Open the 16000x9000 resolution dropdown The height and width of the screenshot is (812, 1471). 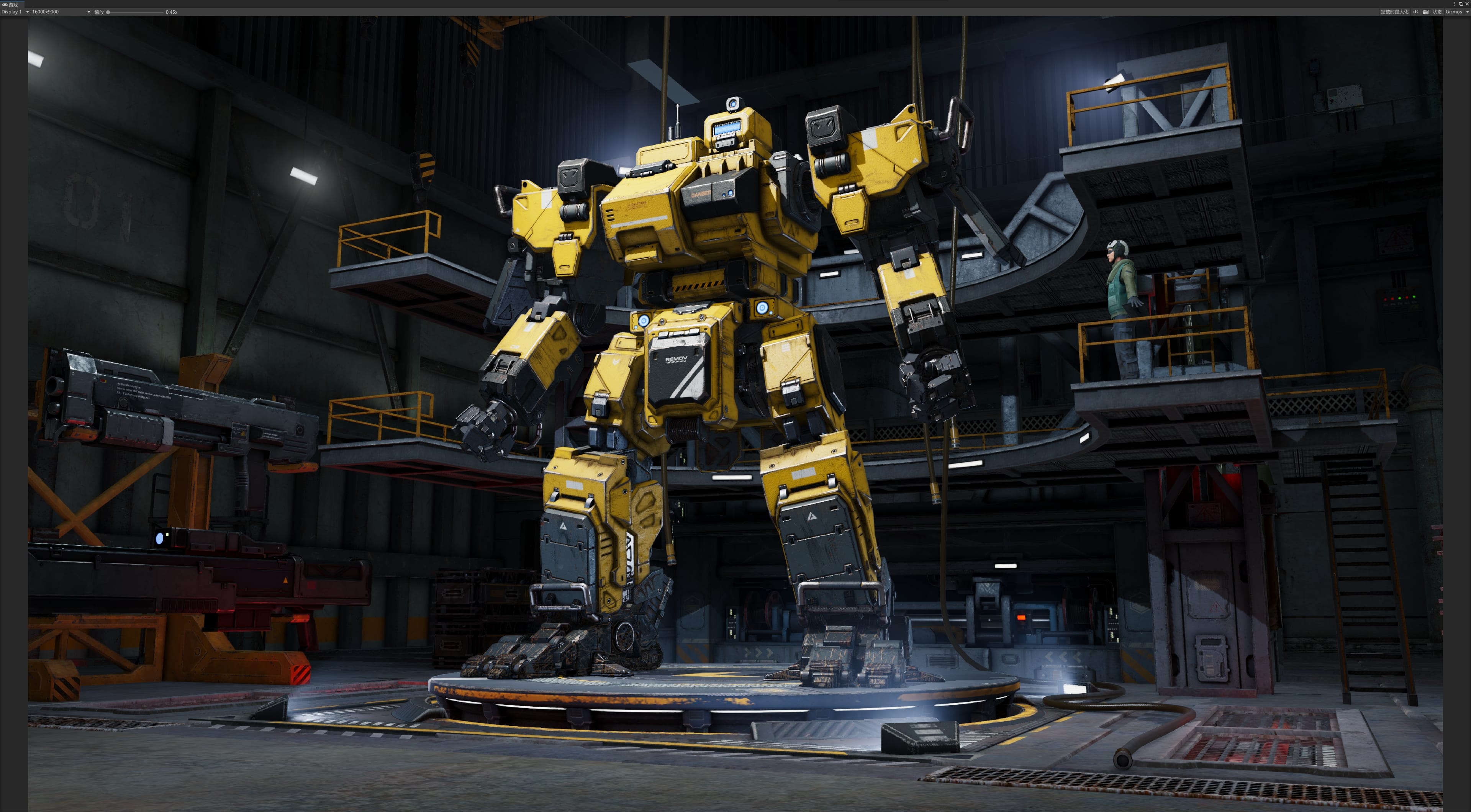tap(61, 12)
